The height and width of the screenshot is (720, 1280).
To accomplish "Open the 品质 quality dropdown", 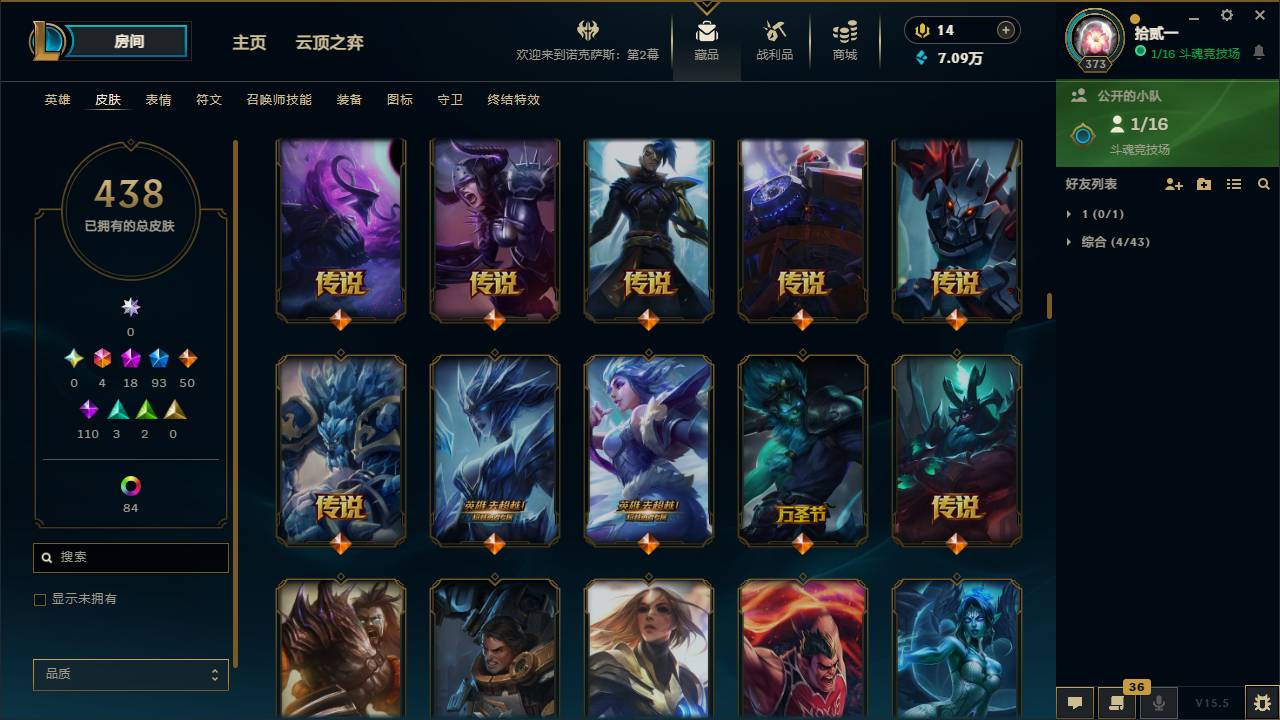I will 130,674.
